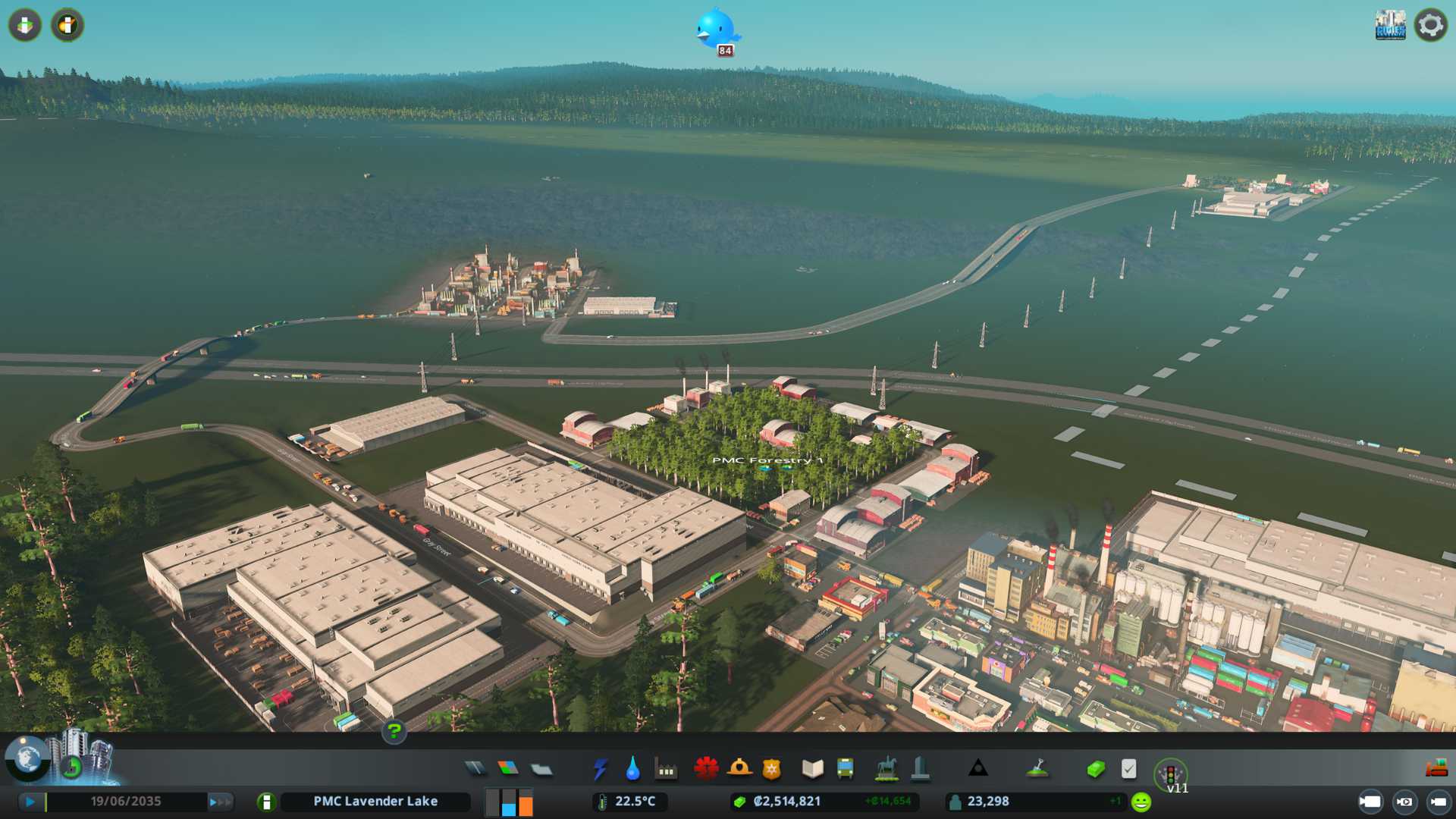Click the play/pause simulation button
This screenshot has width=1456, height=819.
coord(30,802)
